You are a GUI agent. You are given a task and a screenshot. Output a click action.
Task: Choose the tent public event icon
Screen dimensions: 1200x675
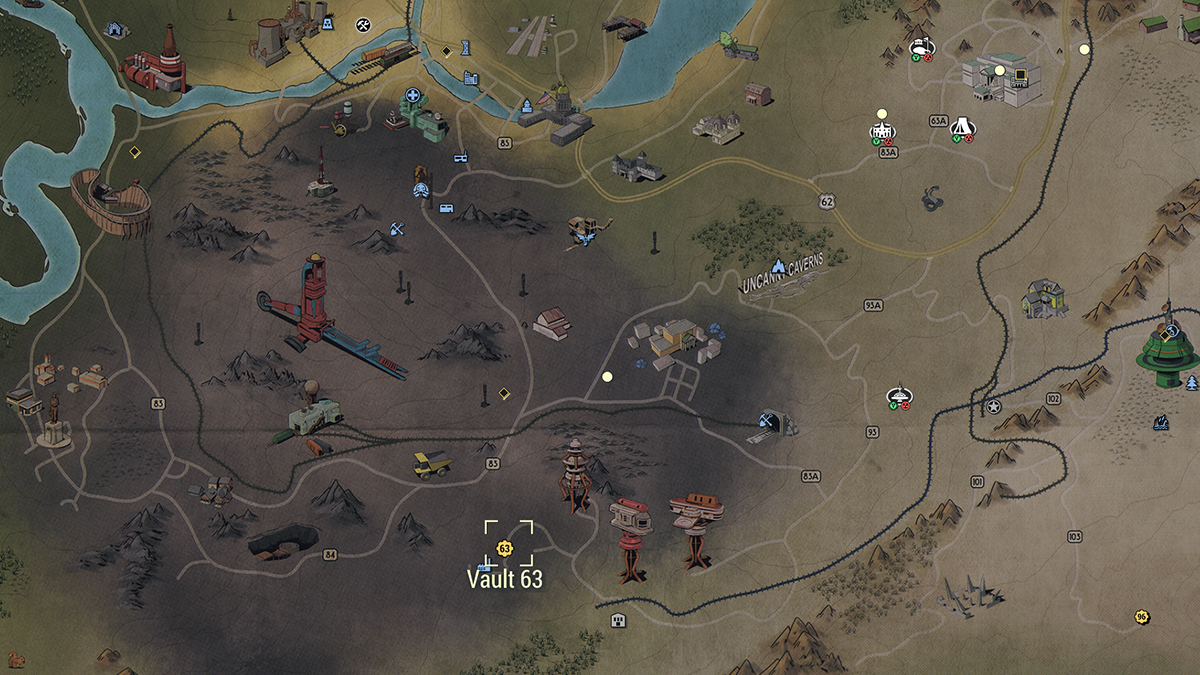(962, 126)
